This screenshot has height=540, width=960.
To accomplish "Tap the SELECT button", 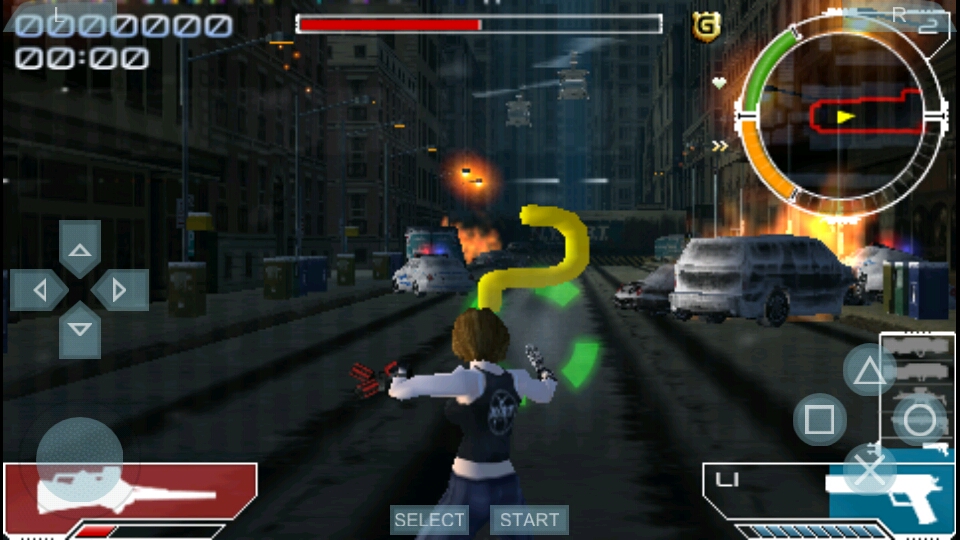I will coord(429,520).
